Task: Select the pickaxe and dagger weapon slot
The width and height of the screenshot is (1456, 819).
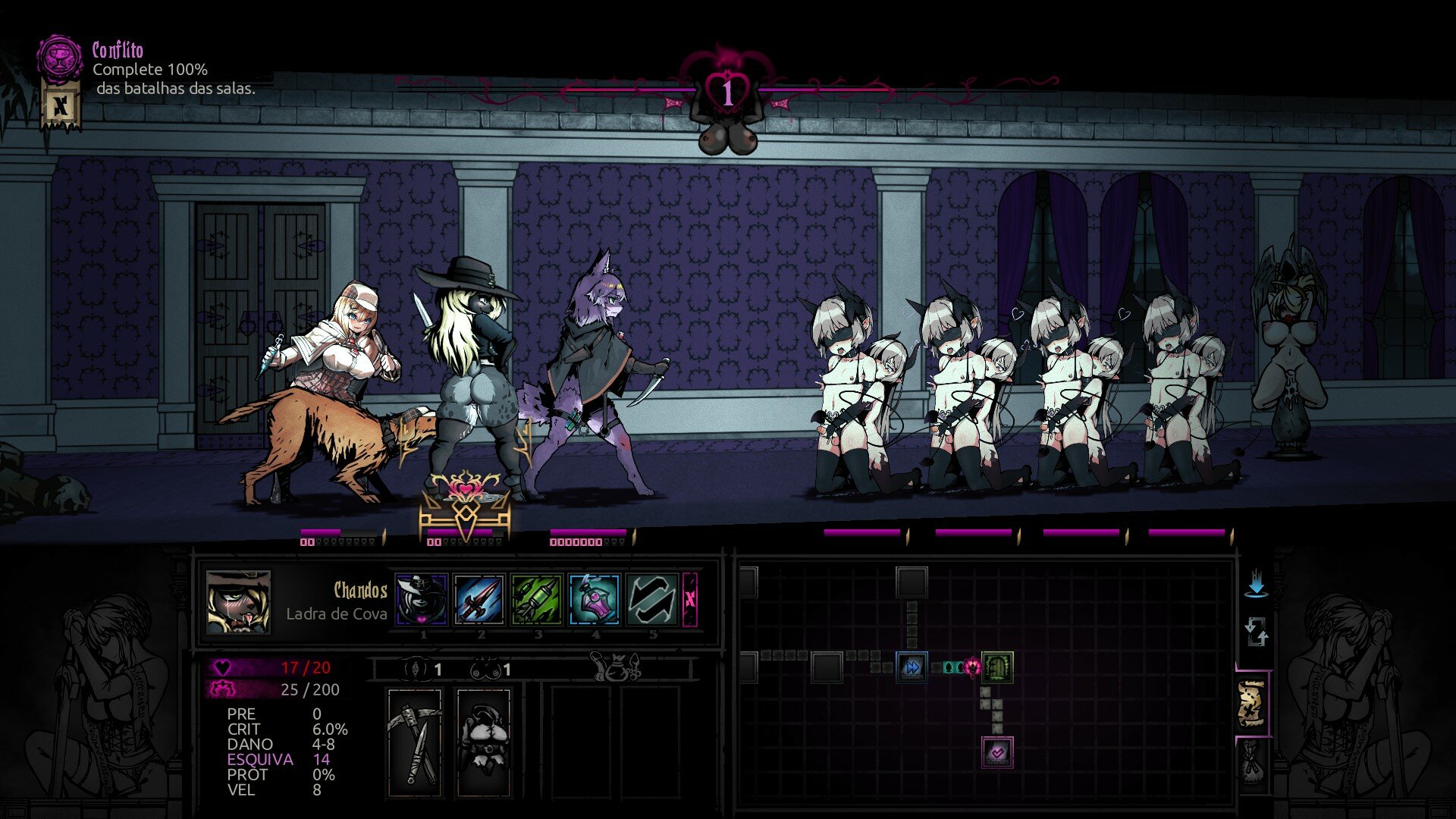Action: pyautogui.click(x=415, y=742)
